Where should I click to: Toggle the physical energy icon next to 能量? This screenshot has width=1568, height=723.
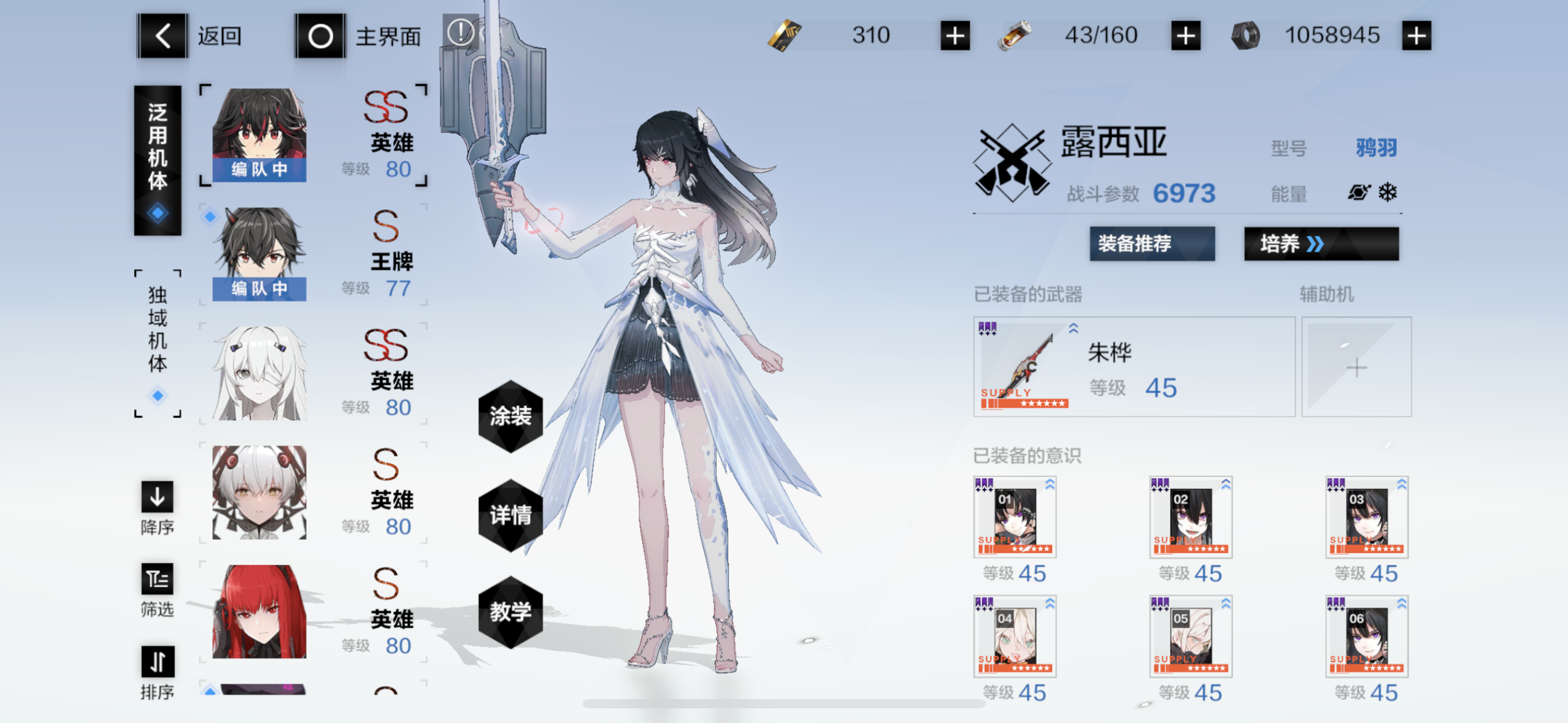[x=1359, y=192]
